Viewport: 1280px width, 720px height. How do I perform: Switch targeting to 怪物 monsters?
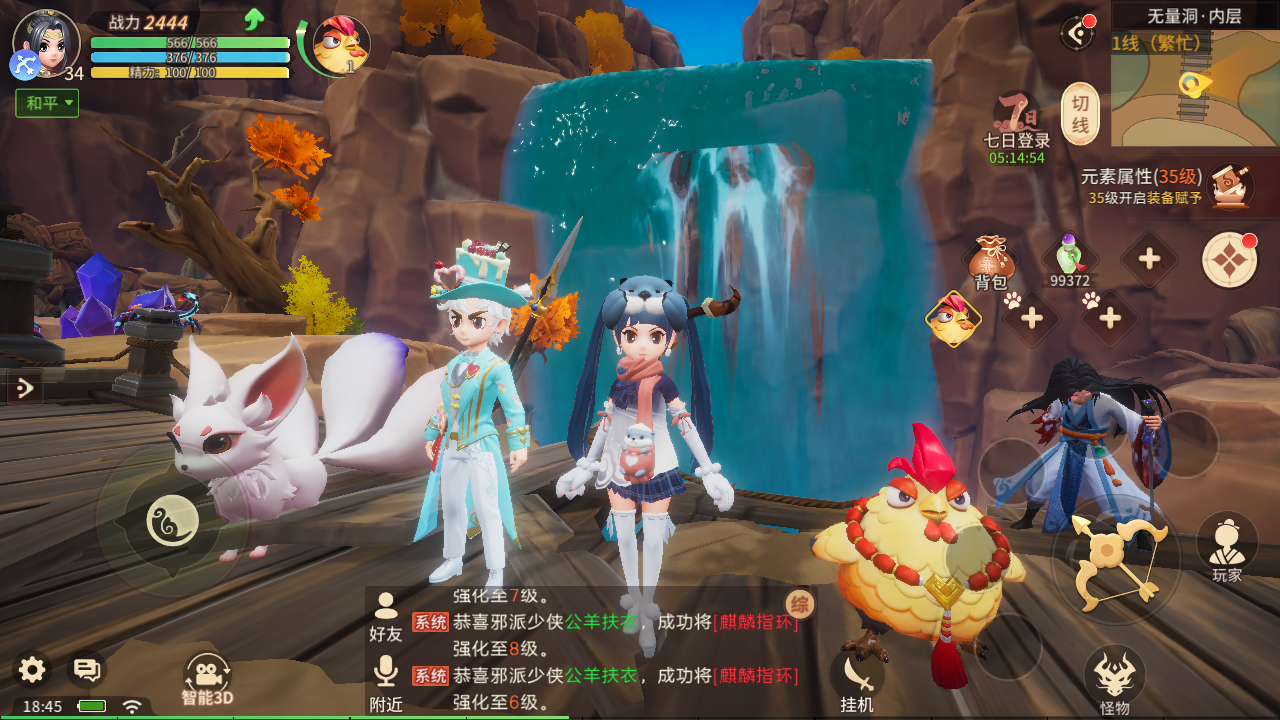point(1114,680)
